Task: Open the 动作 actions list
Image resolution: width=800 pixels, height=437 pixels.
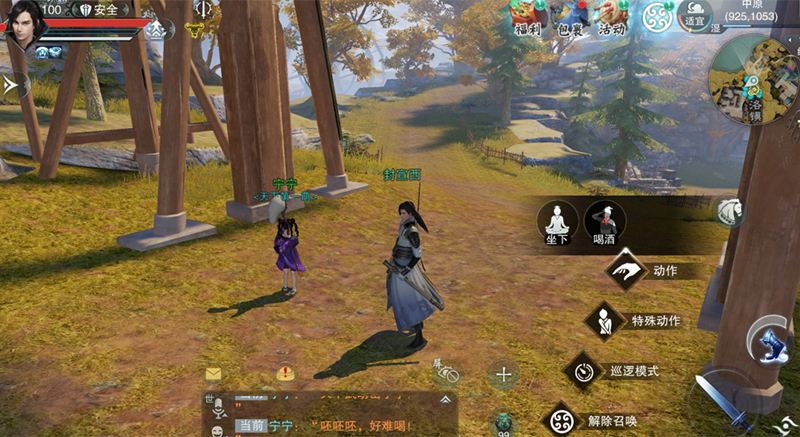Action: [x=627, y=270]
